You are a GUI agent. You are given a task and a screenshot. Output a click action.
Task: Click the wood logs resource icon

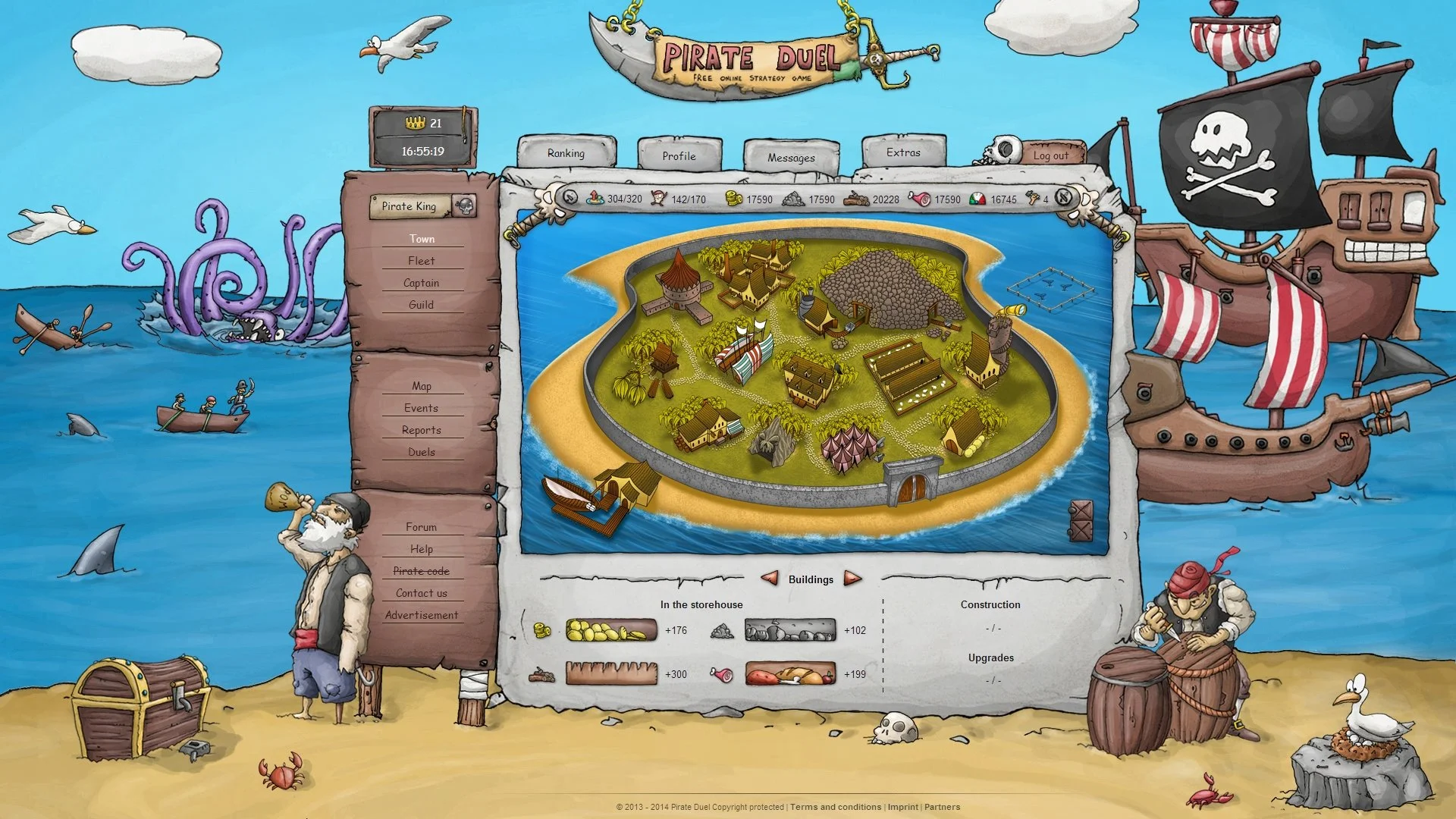tap(857, 199)
